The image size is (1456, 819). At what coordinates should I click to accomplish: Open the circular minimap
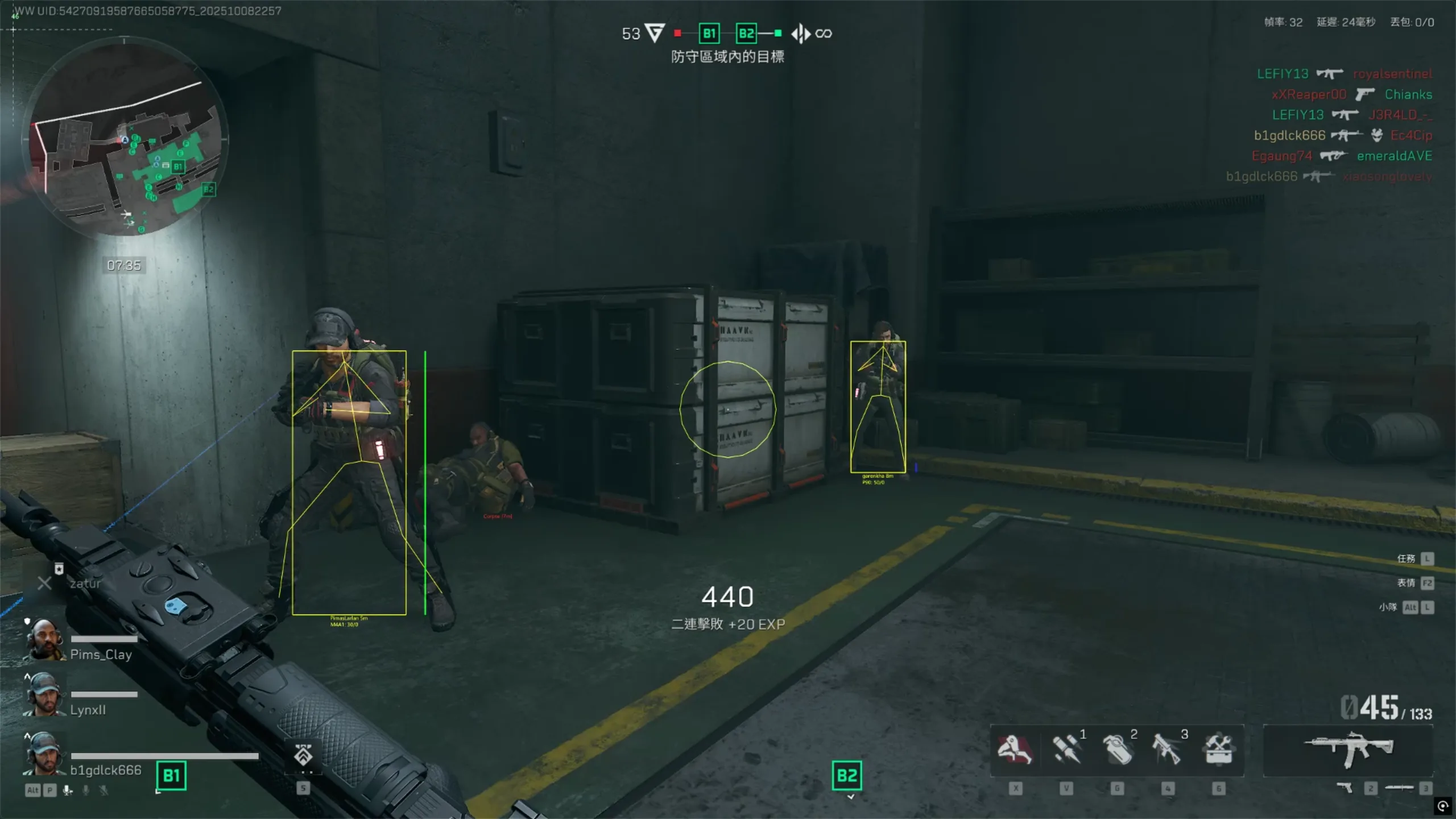click(125, 136)
